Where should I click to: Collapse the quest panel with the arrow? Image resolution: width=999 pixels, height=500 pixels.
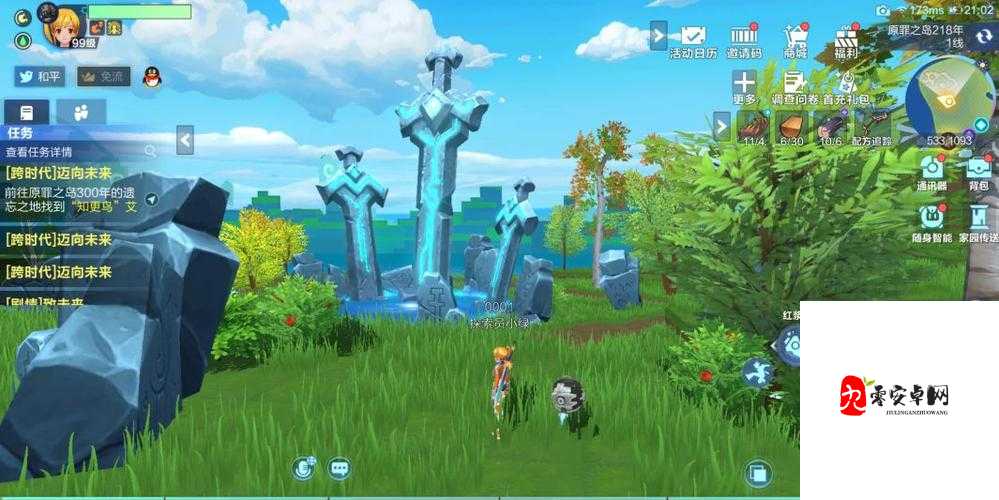pos(185,139)
